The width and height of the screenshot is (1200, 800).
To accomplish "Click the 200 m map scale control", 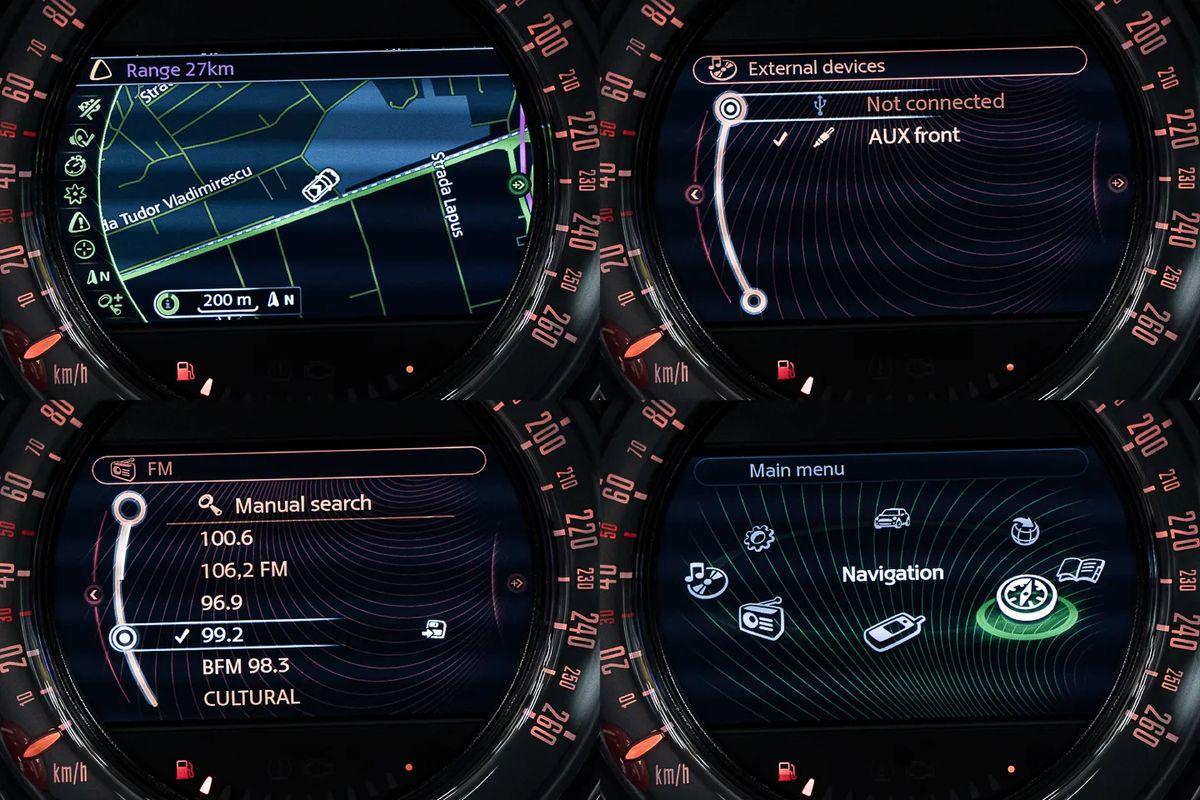I will [x=226, y=301].
